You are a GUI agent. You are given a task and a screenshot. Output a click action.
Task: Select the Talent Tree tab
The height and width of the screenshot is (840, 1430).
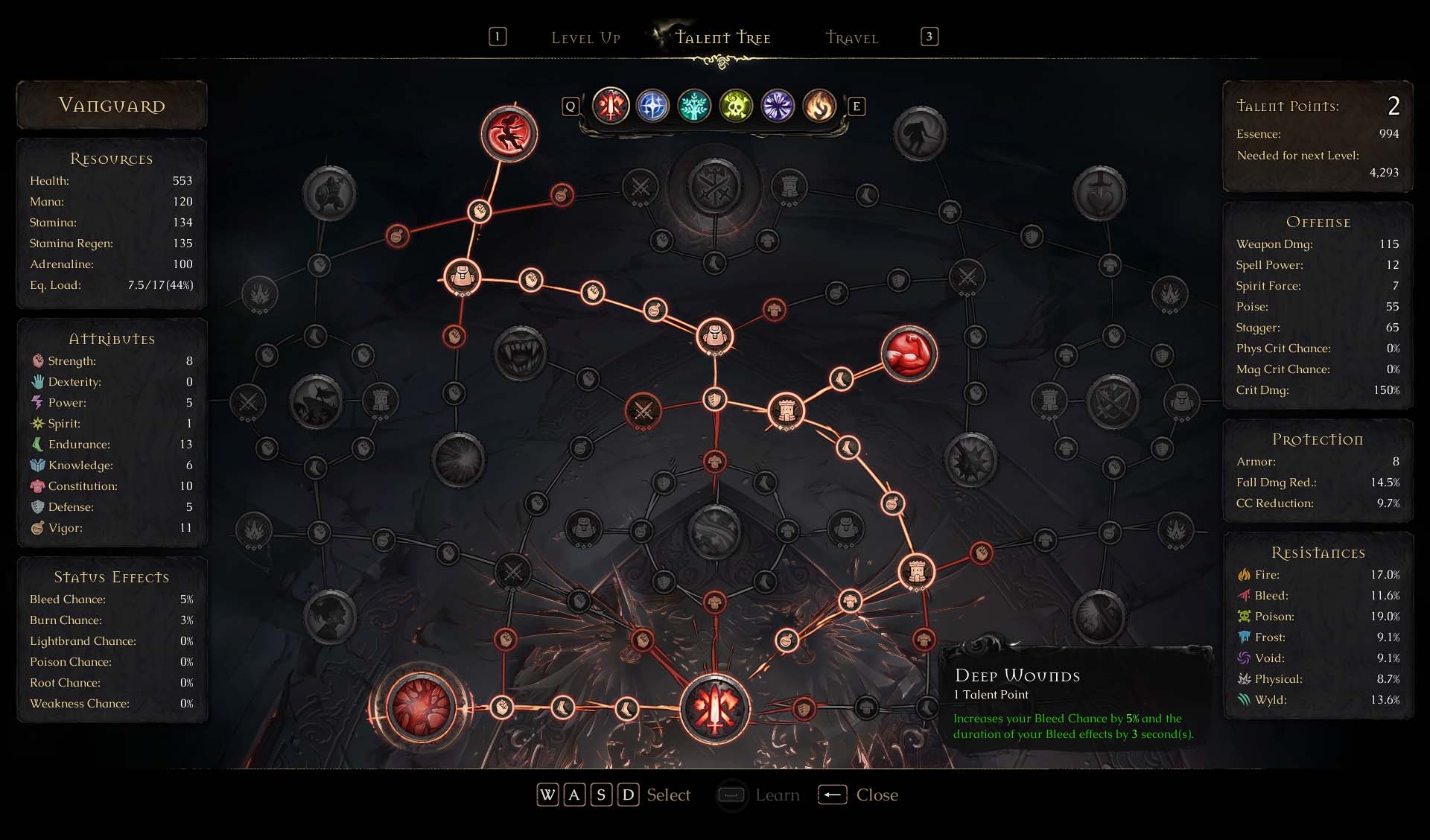(722, 38)
